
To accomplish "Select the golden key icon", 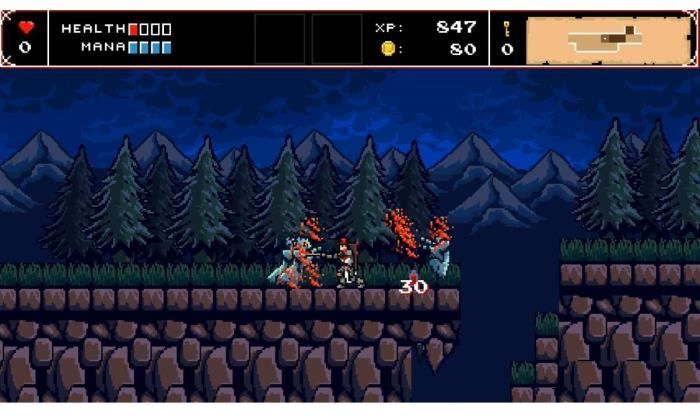I will tap(507, 28).
